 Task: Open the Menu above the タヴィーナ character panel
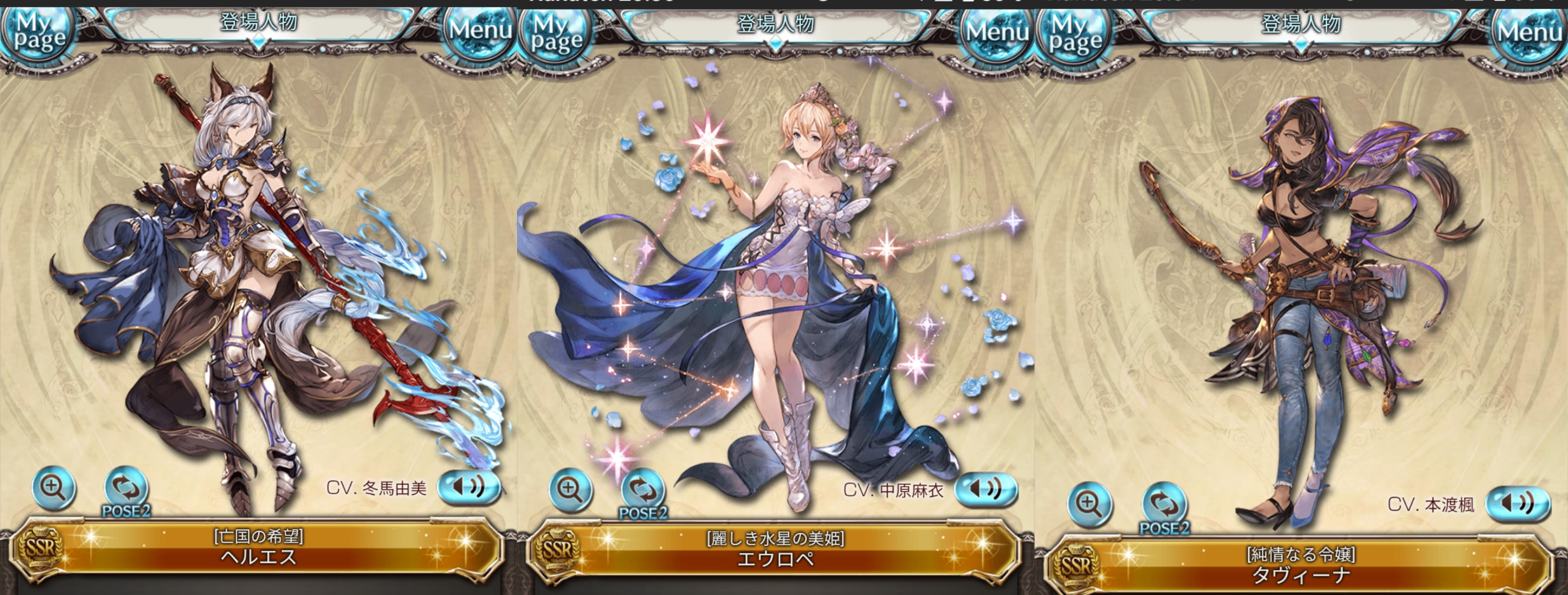tap(1529, 31)
